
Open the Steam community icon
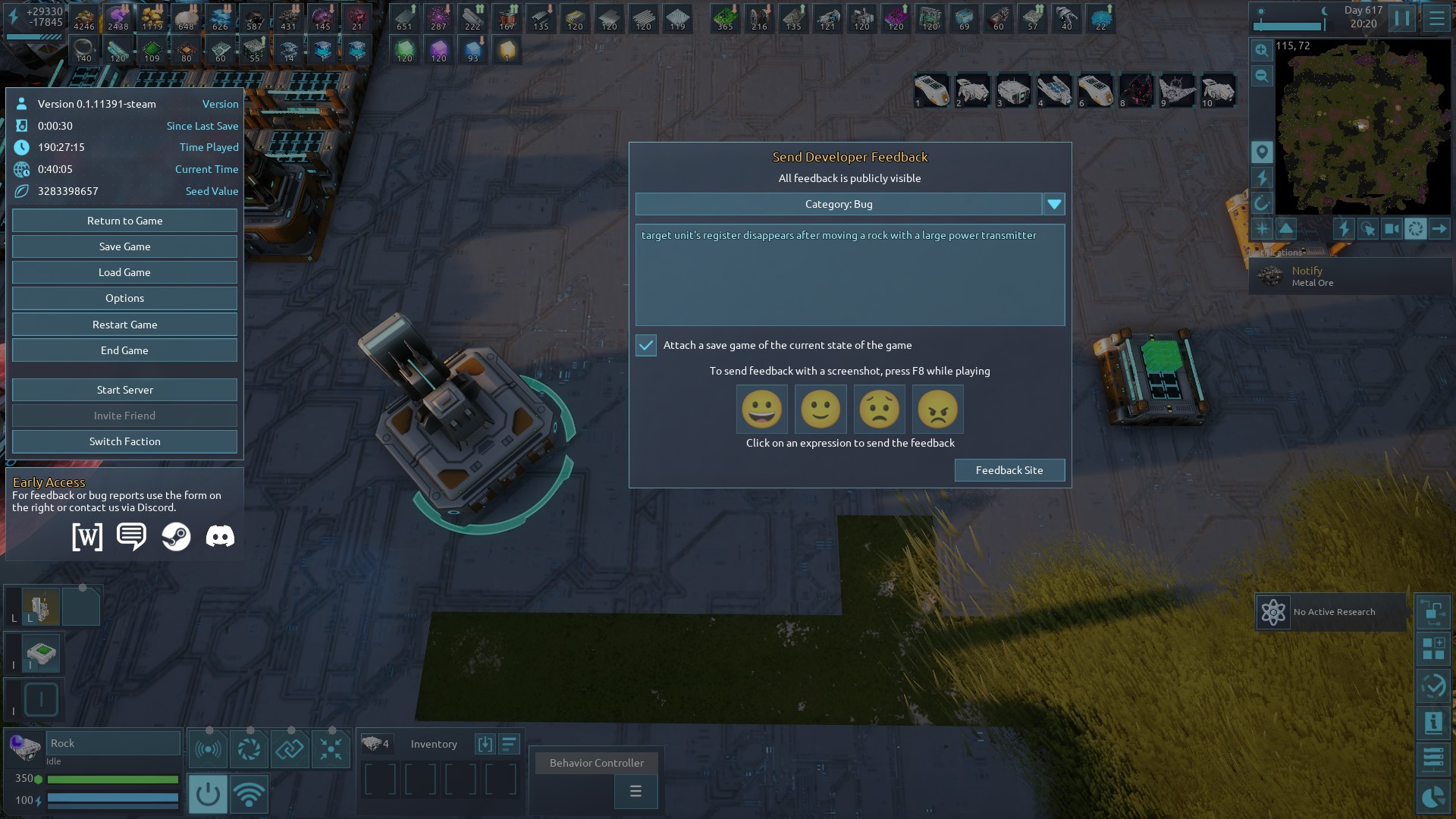[x=176, y=537]
